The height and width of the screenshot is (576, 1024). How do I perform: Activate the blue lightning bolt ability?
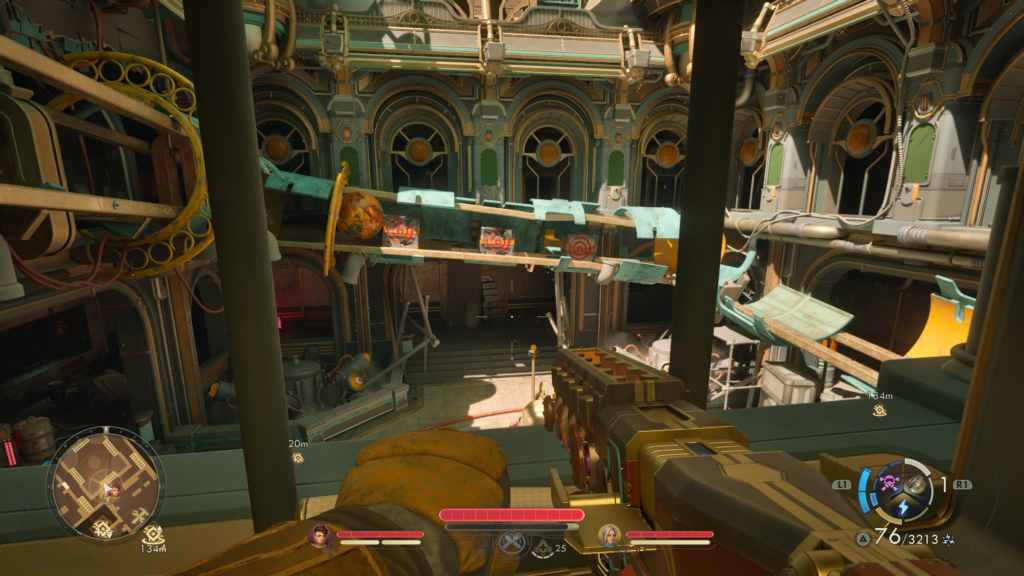(902, 507)
